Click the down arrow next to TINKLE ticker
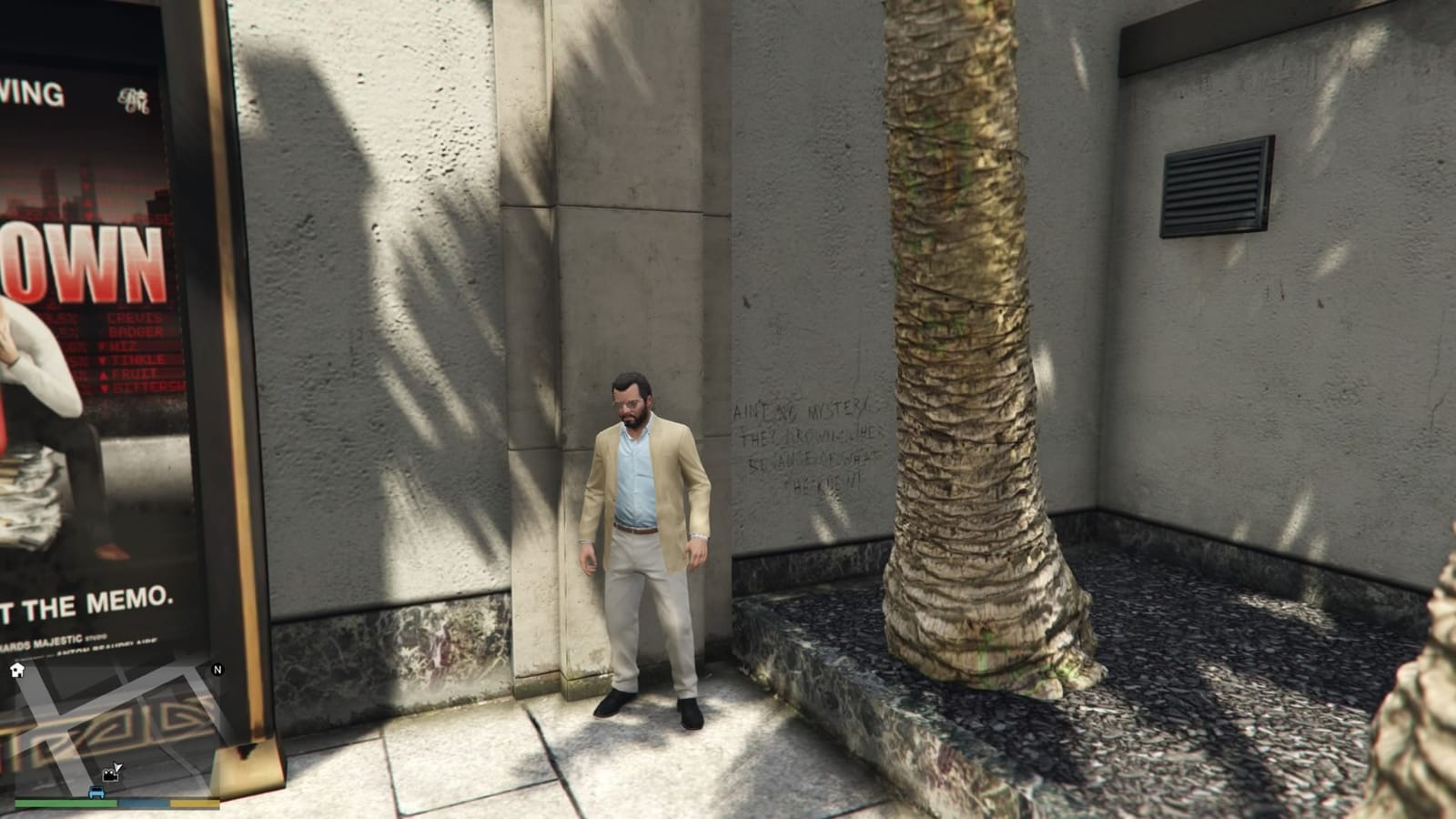 pos(102,359)
